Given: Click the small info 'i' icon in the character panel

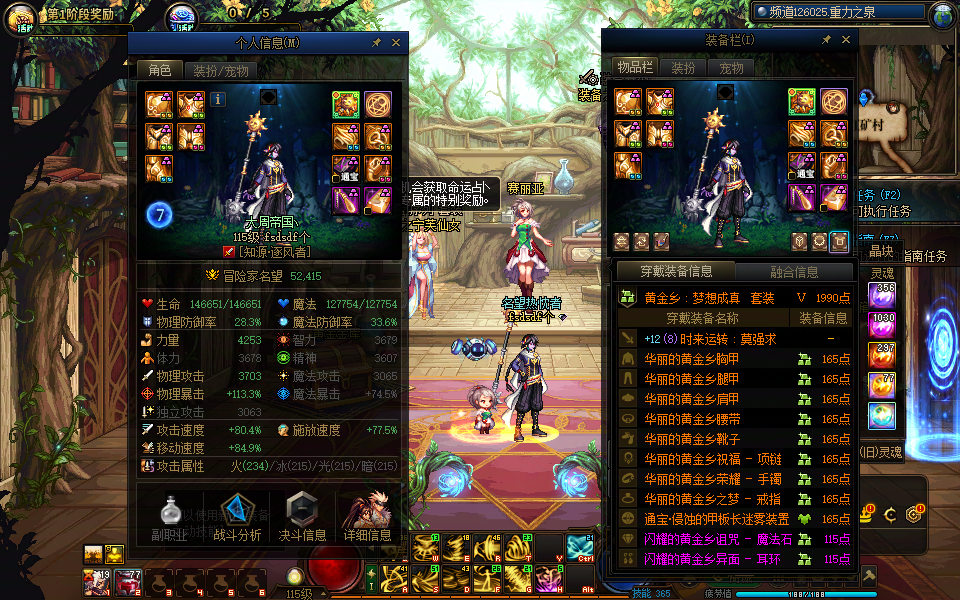Looking at the screenshot, I should click(x=218, y=99).
